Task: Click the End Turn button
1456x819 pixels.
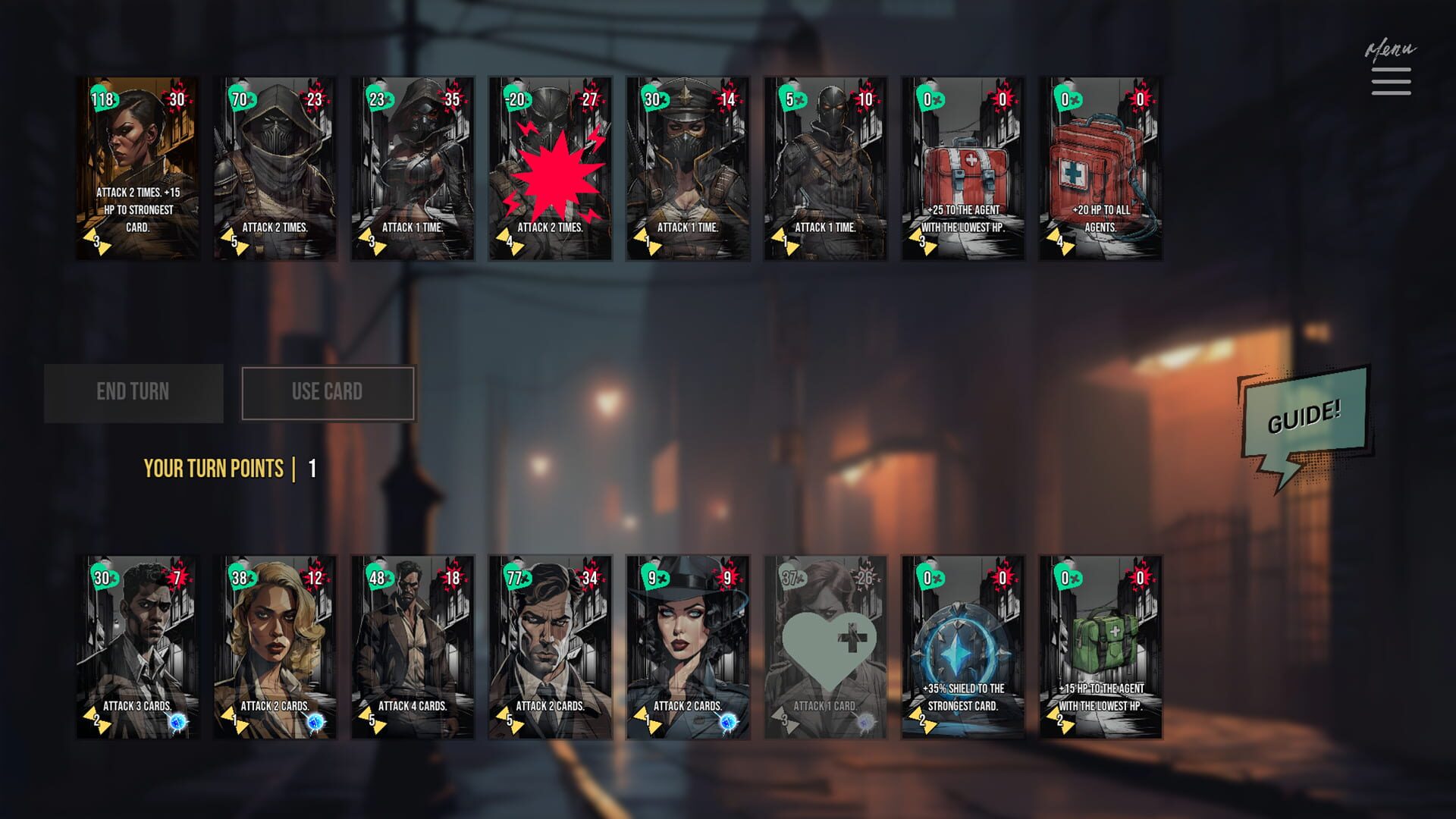Action: point(133,393)
